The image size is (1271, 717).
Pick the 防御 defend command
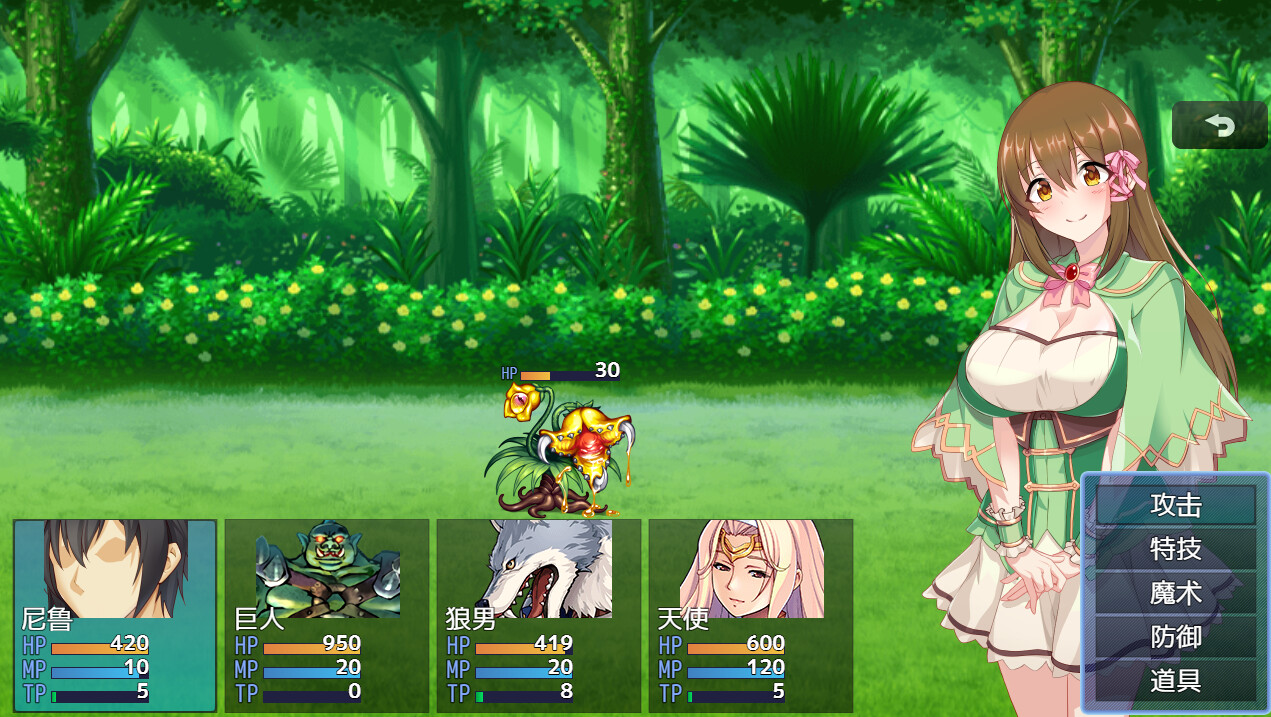pyautogui.click(x=1175, y=637)
